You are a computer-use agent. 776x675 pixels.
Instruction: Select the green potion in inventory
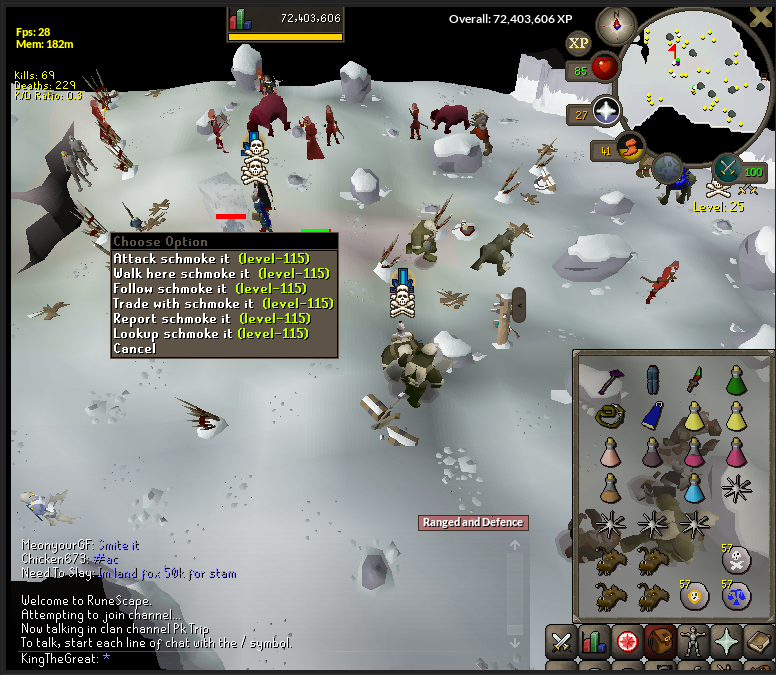[736, 380]
